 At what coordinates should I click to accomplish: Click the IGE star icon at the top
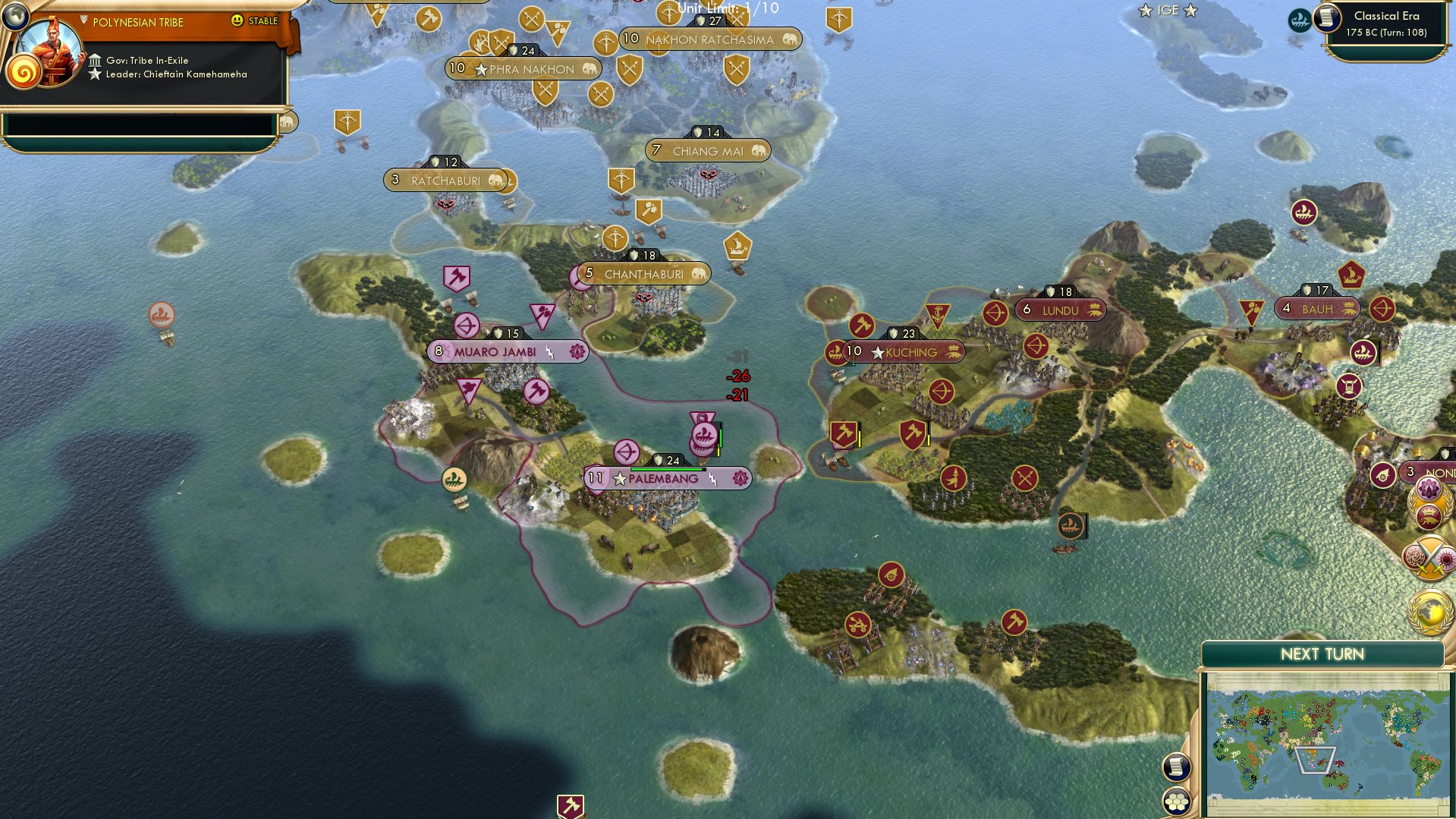click(x=1145, y=10)
